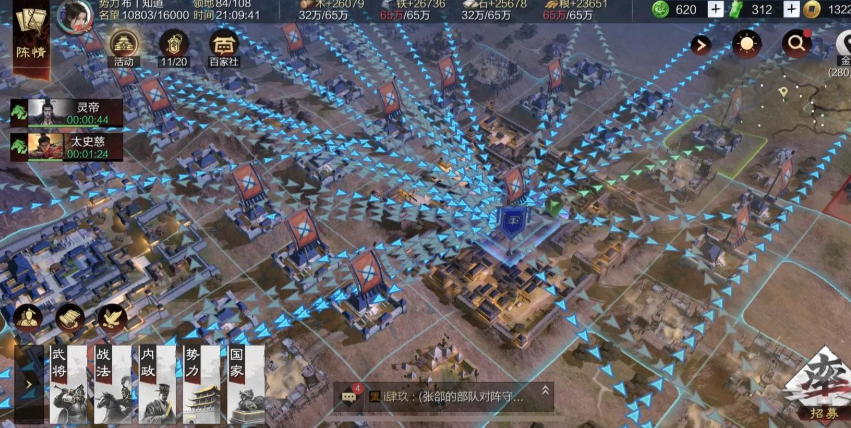This screenshot has width=851, height=428.
Task: Open the 内政 internal affairs menu
Action: [158, 385]
